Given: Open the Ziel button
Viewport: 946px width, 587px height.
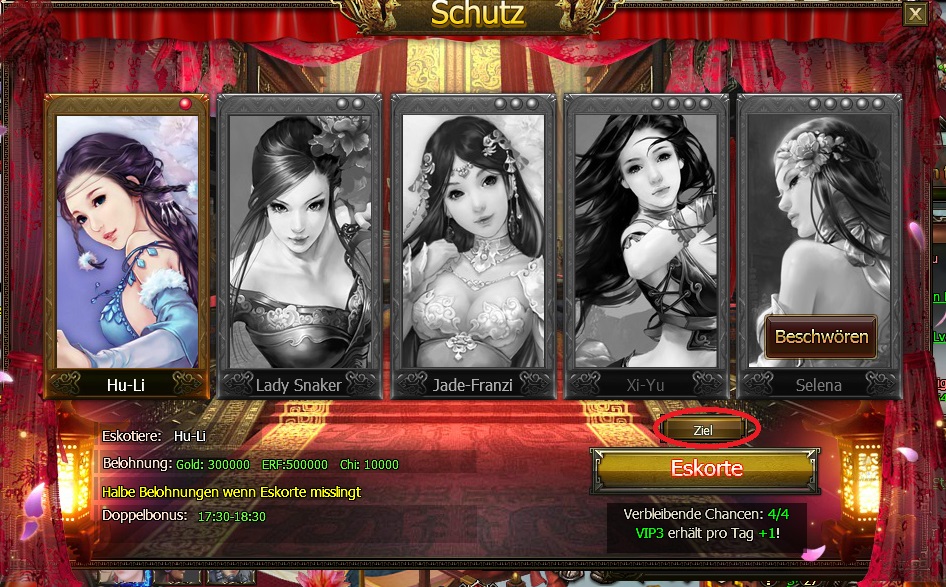Looking at the screenshot, I should point(703,429).
